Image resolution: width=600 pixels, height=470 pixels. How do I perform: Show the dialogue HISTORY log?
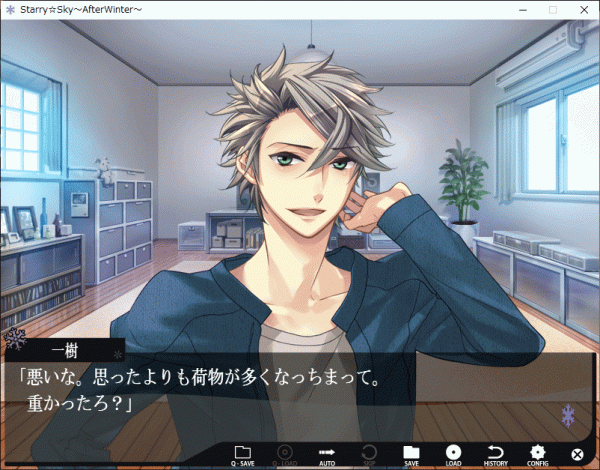pyautogui.click(x=495, y=455)
